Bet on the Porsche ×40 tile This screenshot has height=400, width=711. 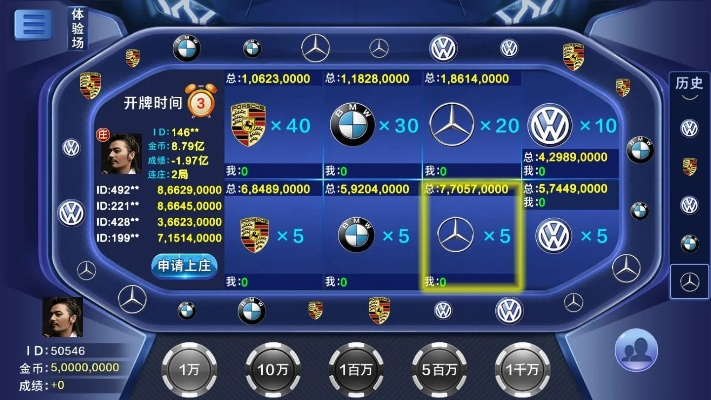tap(270, 126)
